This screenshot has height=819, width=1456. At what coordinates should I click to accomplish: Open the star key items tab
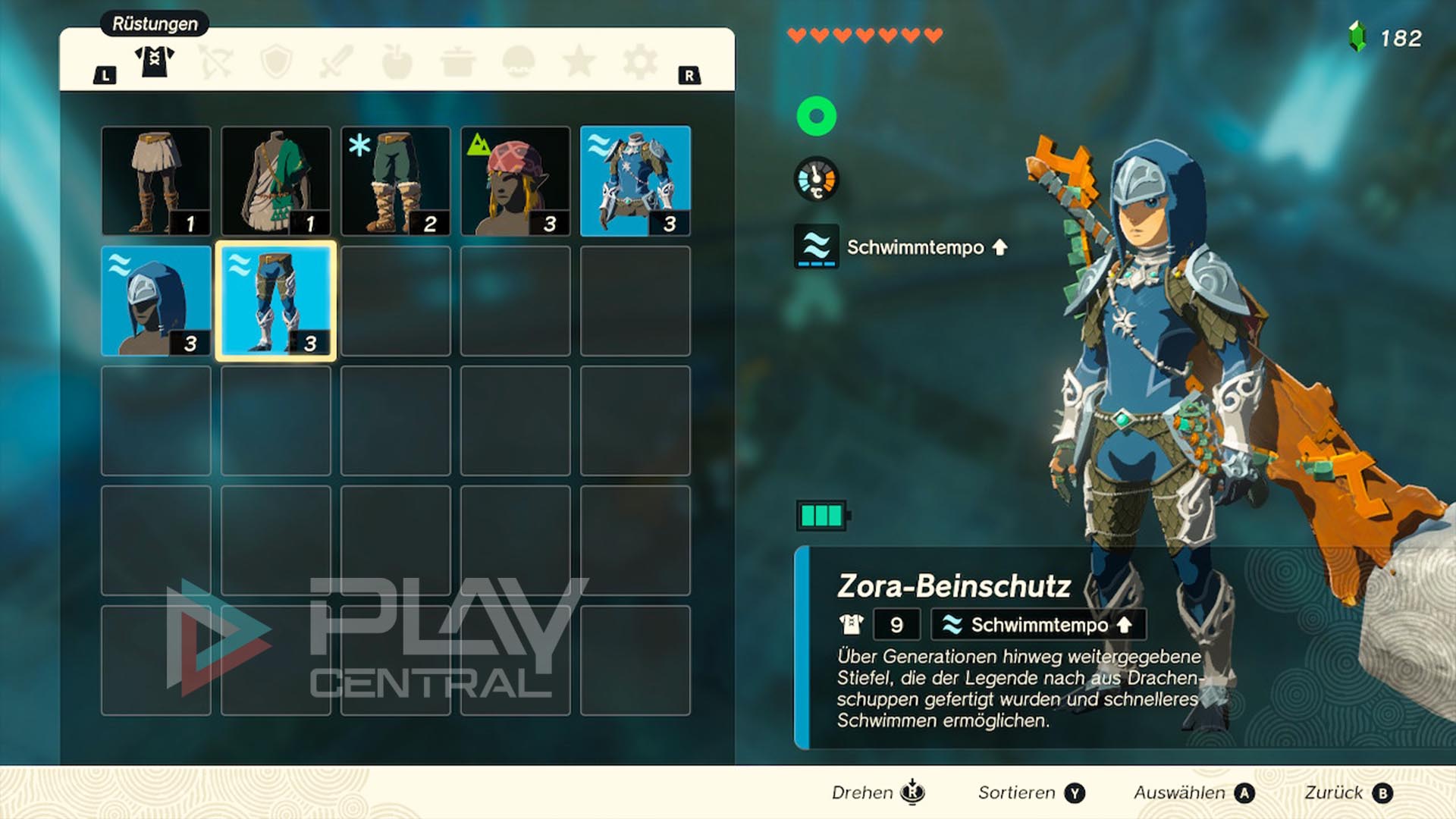[x=579, y=61]
